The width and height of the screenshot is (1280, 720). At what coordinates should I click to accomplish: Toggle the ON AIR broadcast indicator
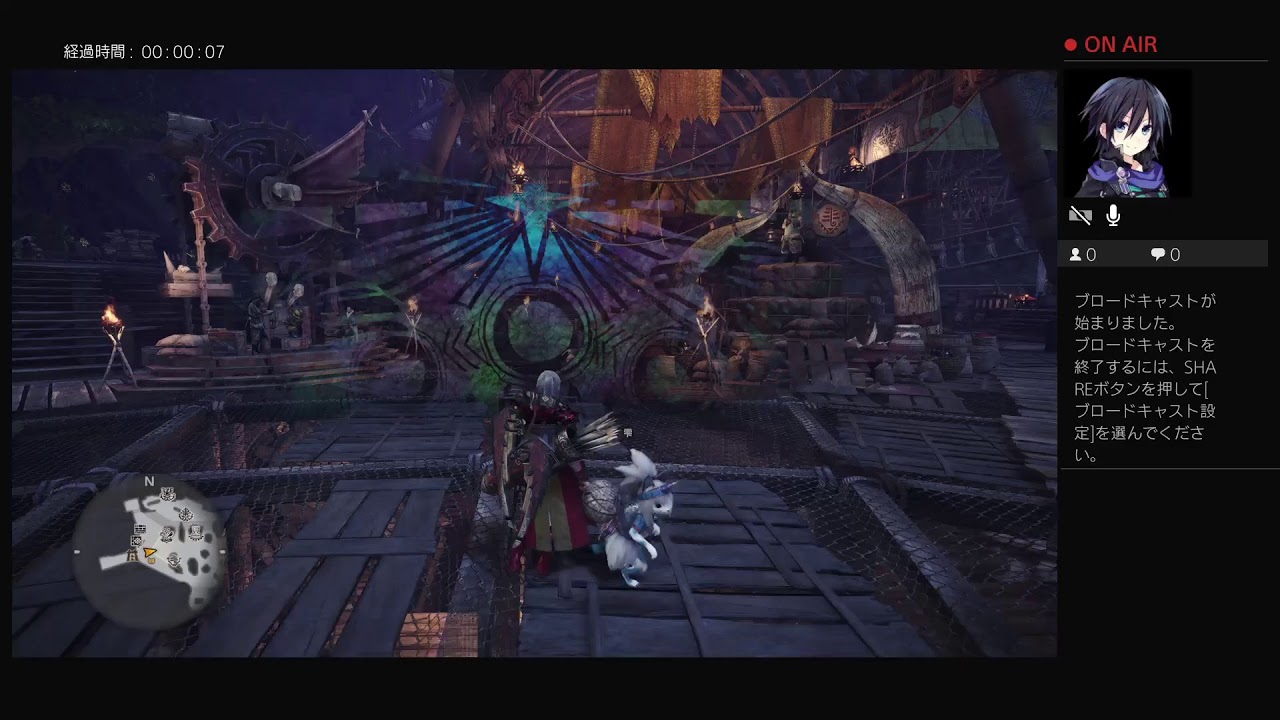pyautogui.click(x=1122, y=44)
